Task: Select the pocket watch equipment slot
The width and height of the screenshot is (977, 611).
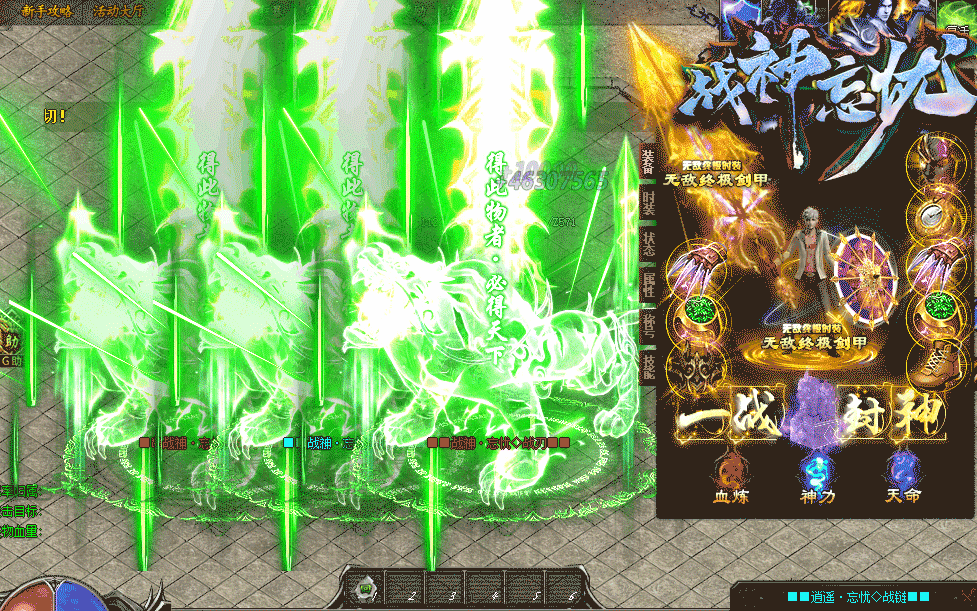Action: (935, 213)
